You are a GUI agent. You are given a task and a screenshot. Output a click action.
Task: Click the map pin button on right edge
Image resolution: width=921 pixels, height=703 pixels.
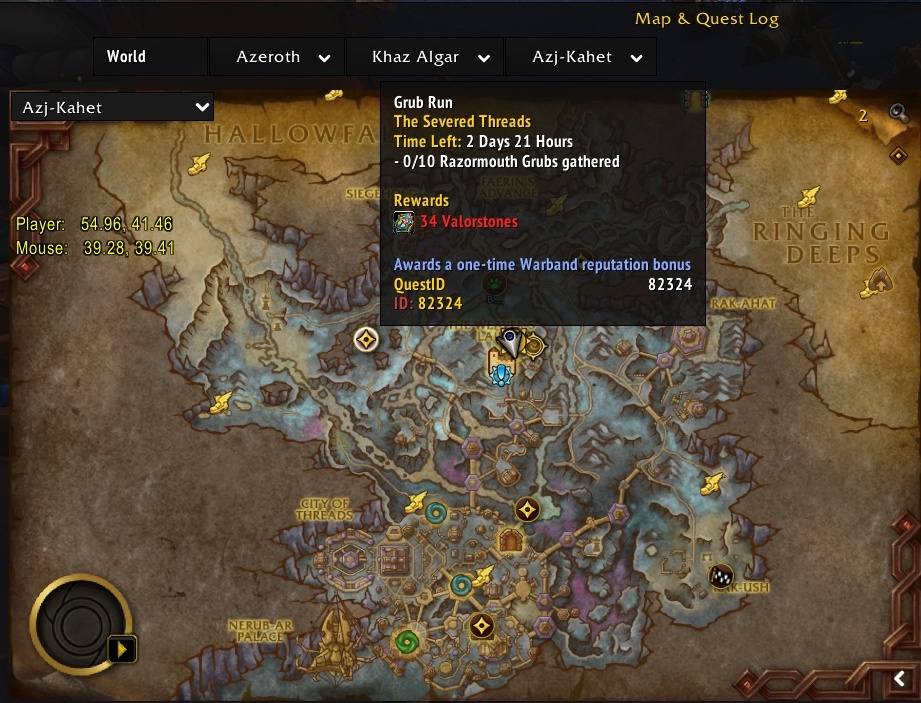[x=898, y=156]
